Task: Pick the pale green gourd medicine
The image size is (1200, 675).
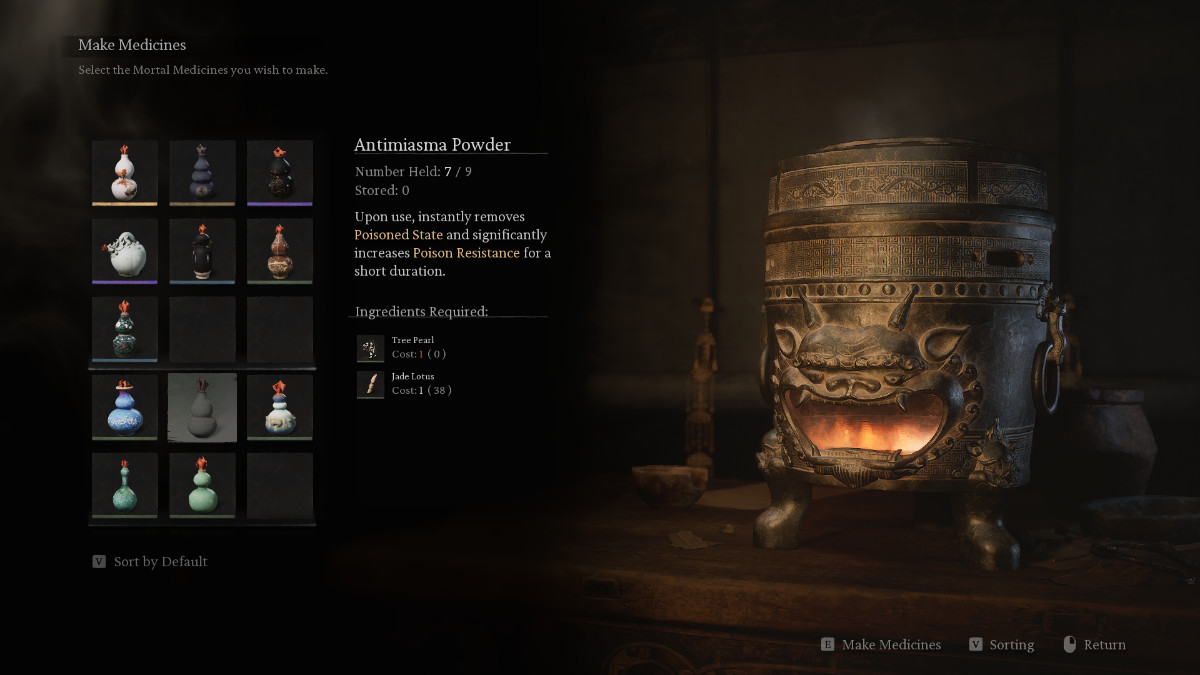Action: (202, 484)
